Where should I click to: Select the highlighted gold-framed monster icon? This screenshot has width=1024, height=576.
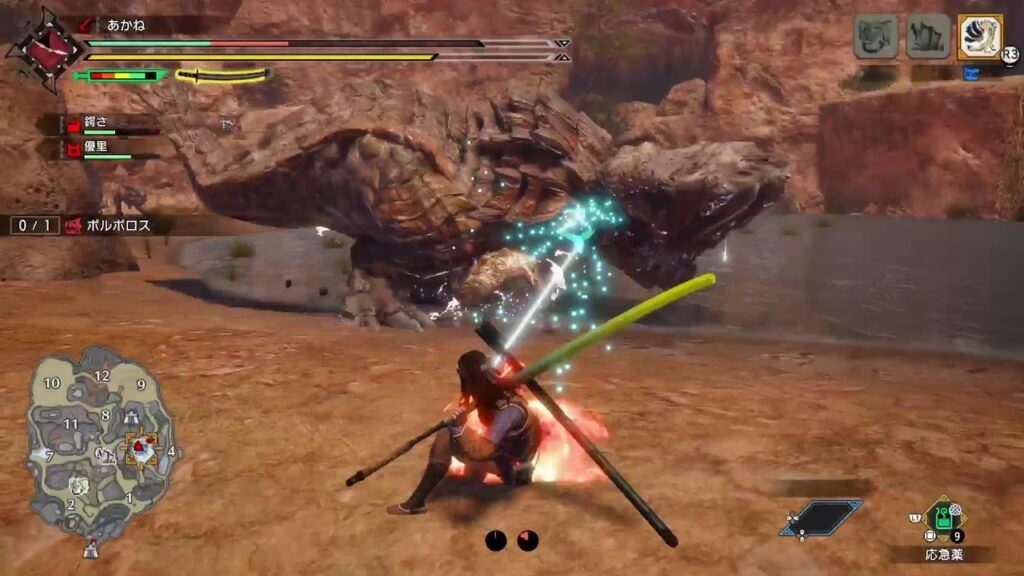[x=980, y=37]
